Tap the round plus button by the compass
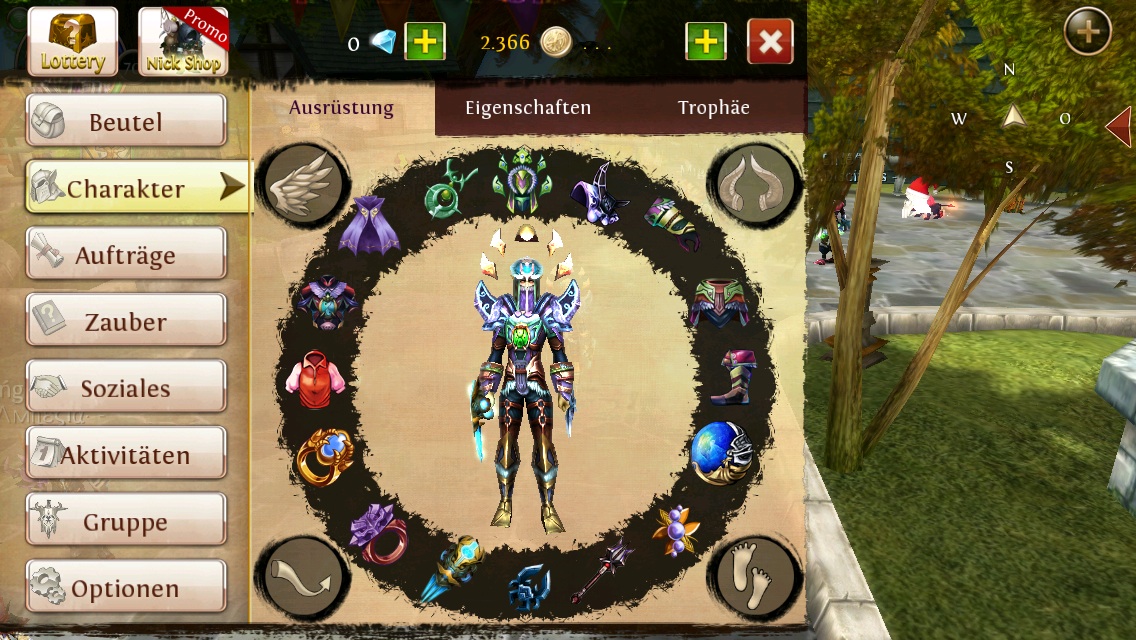1136x640 pixels. [x=1088, y=32]
